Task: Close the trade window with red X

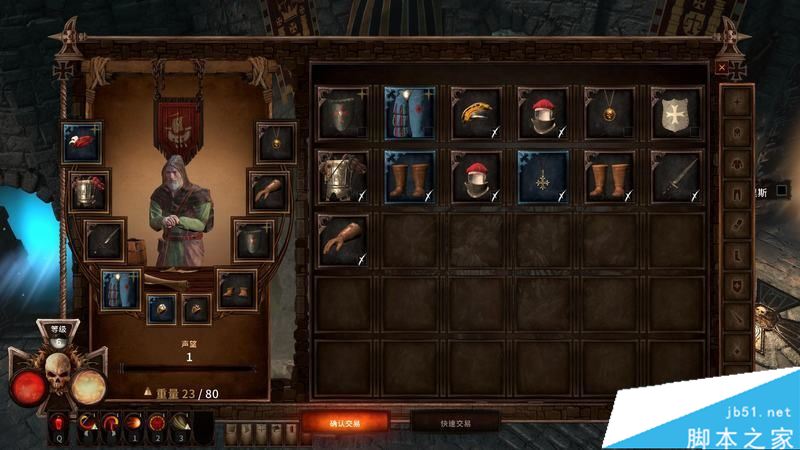Action: 722,68
